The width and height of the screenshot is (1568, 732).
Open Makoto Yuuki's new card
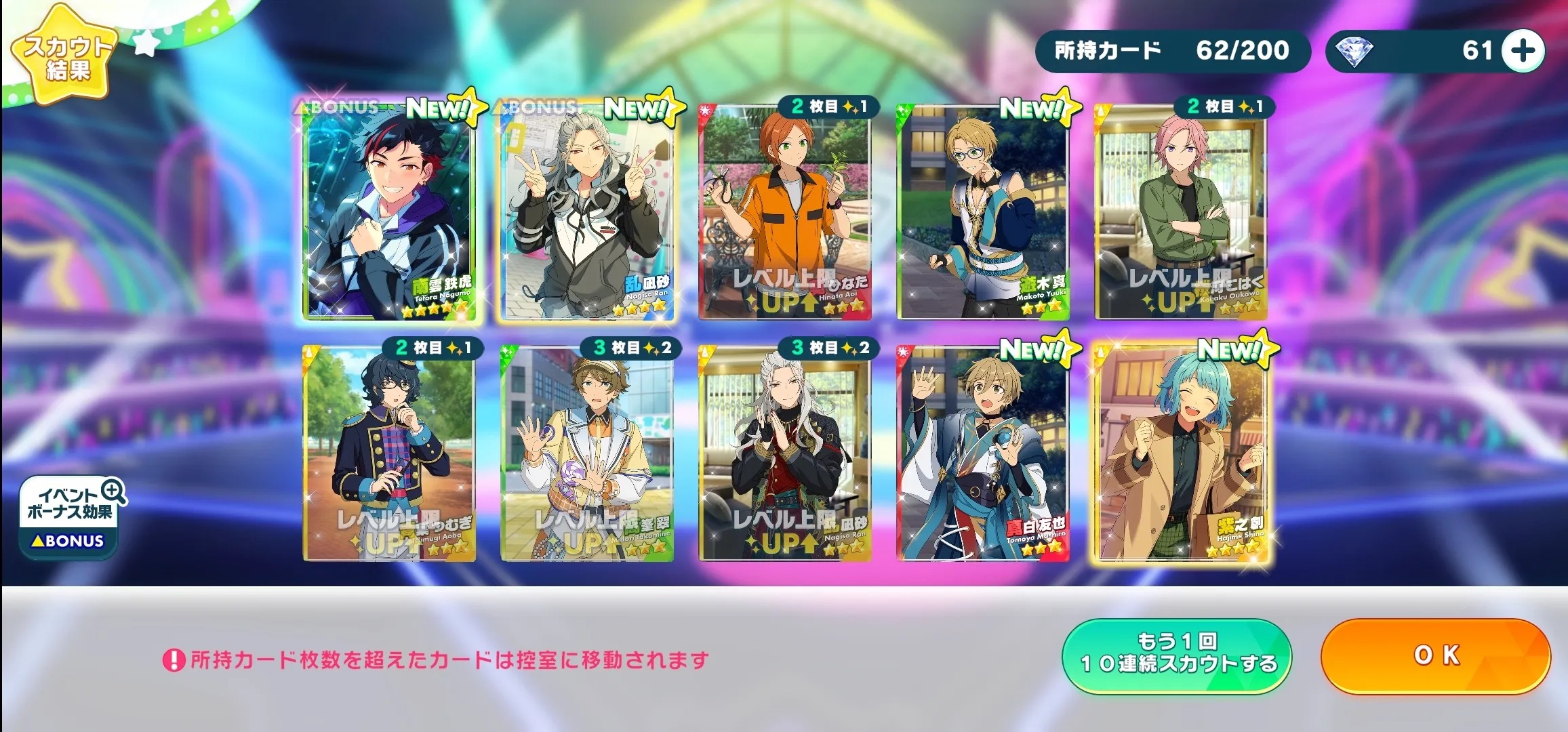pos(983,211)
